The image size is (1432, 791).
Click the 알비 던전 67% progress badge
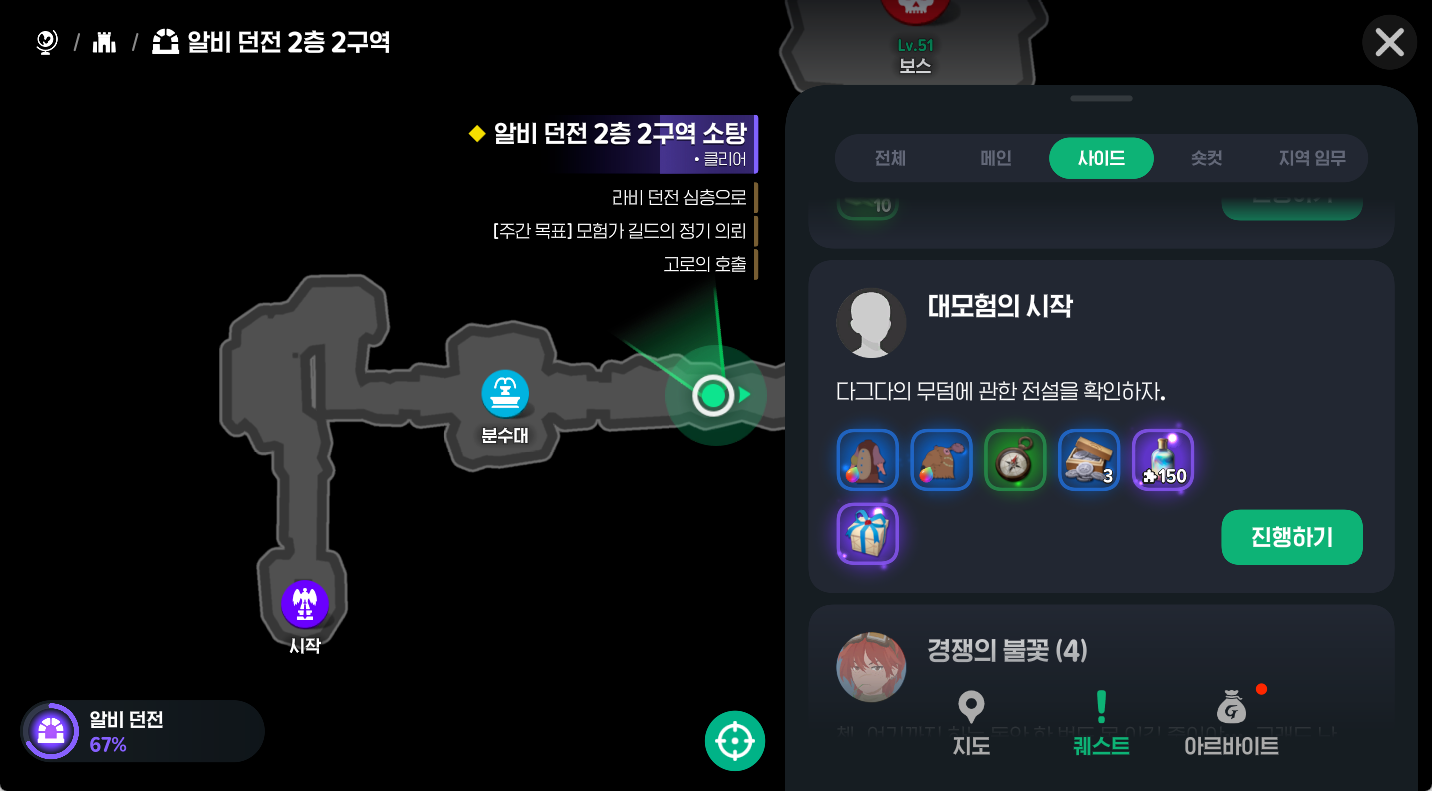pos(140,731)
